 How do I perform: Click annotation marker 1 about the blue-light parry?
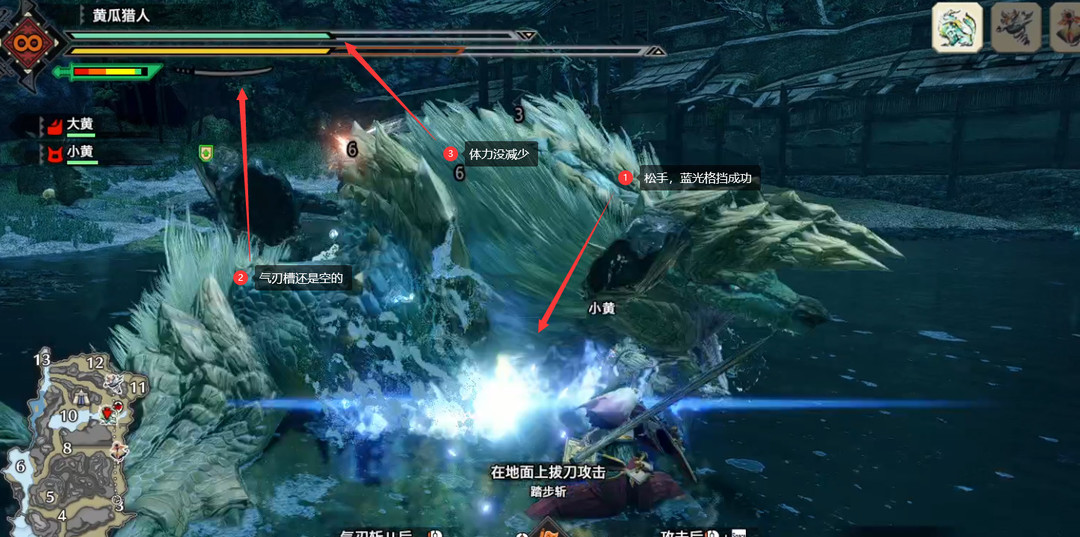click(x=626, y=178)
